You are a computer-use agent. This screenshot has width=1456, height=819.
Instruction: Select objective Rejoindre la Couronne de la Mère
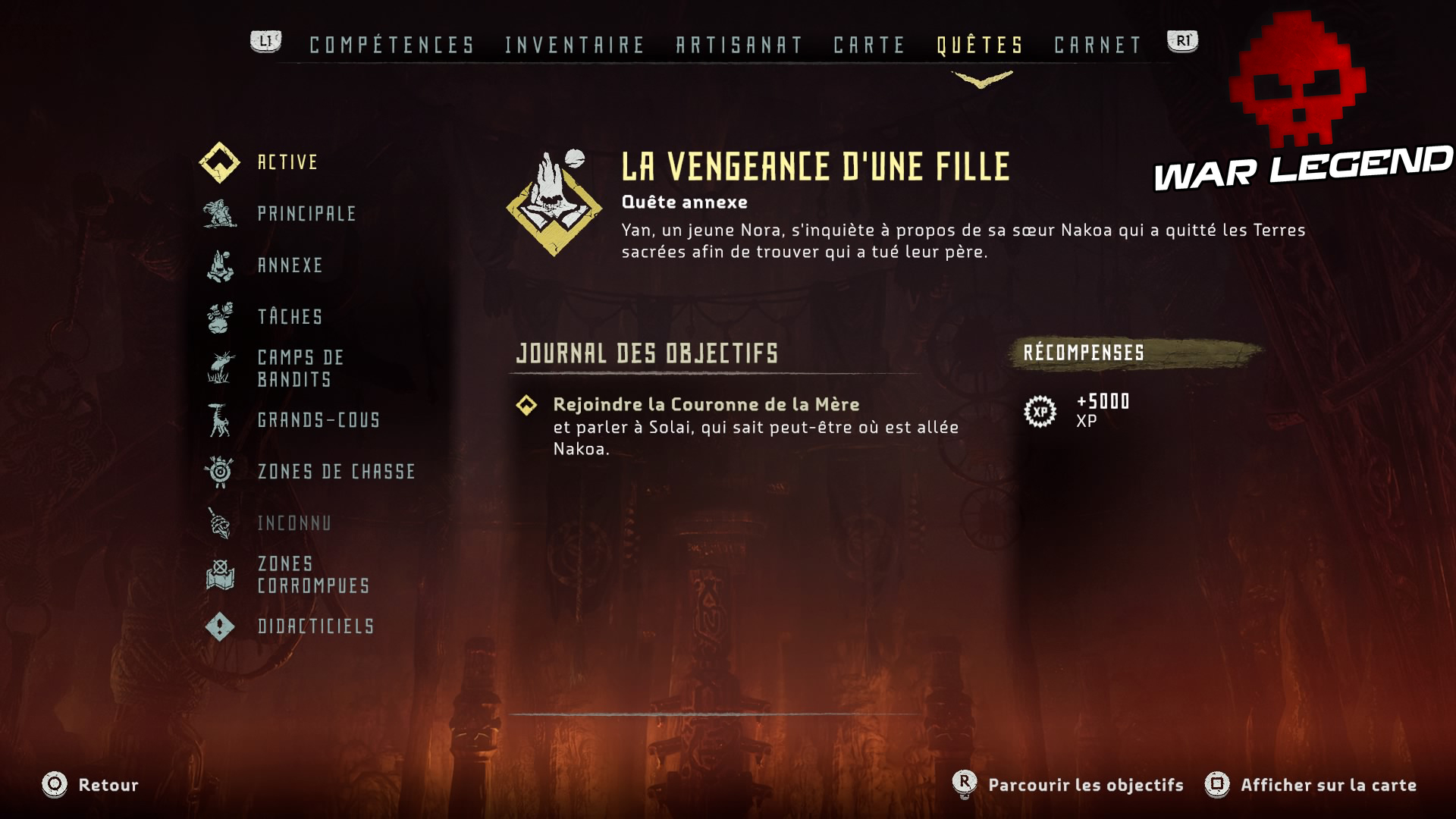(707, 404)
